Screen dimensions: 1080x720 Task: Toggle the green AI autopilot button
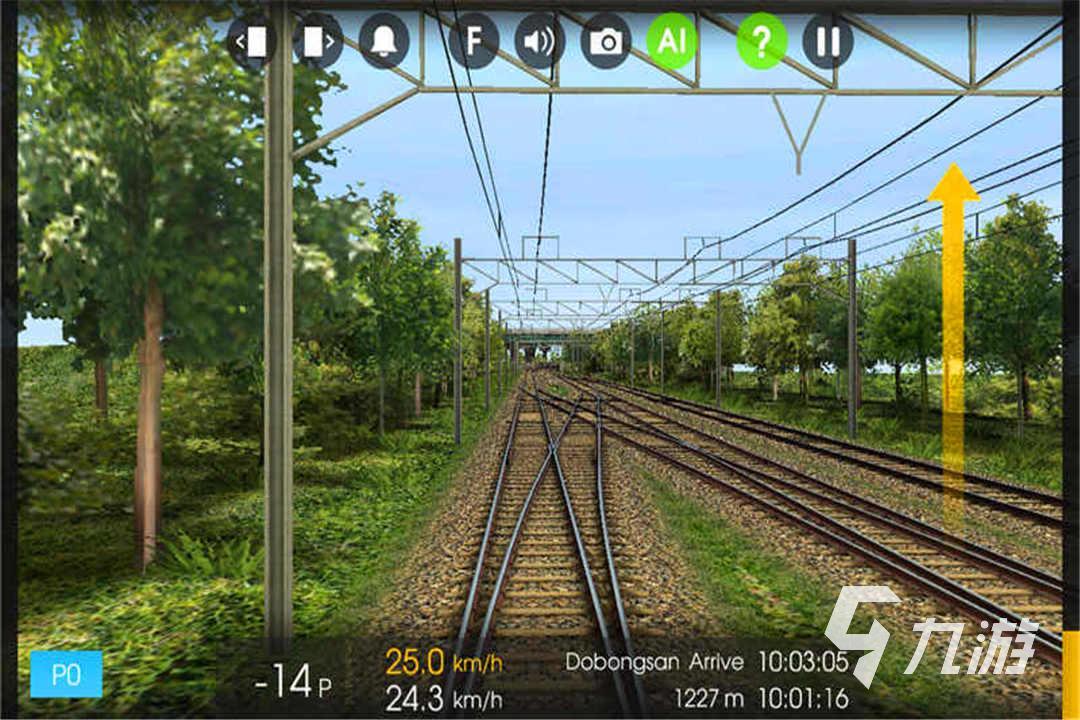tap(672, 41)
